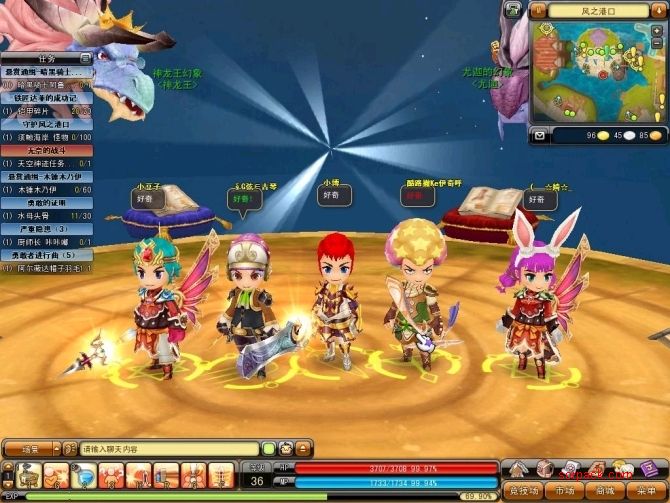Open the 商城 shop button
The width and height of the screenshot is (670, 503).
(605, 491)
